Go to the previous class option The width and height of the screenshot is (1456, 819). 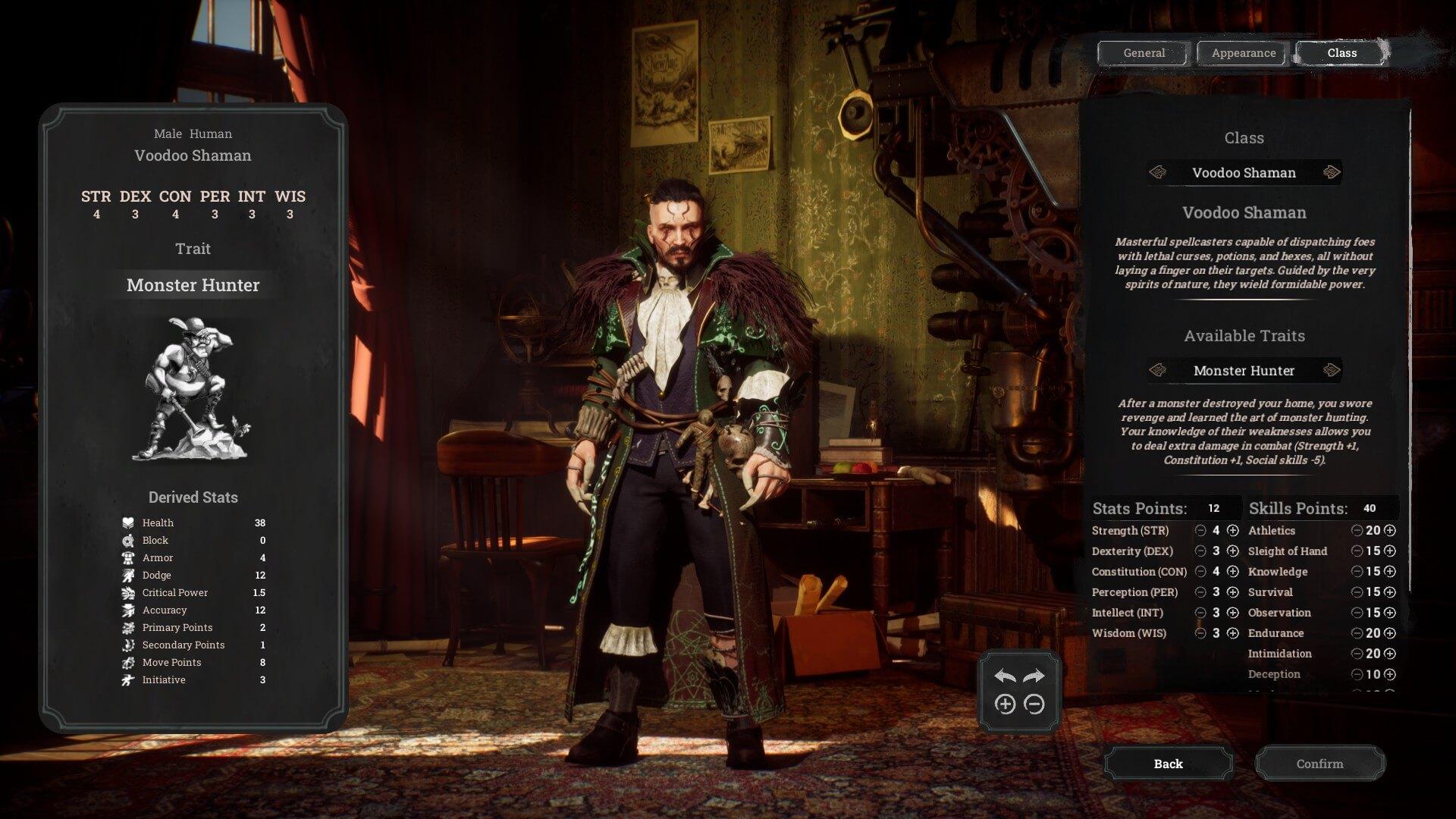1157,173
